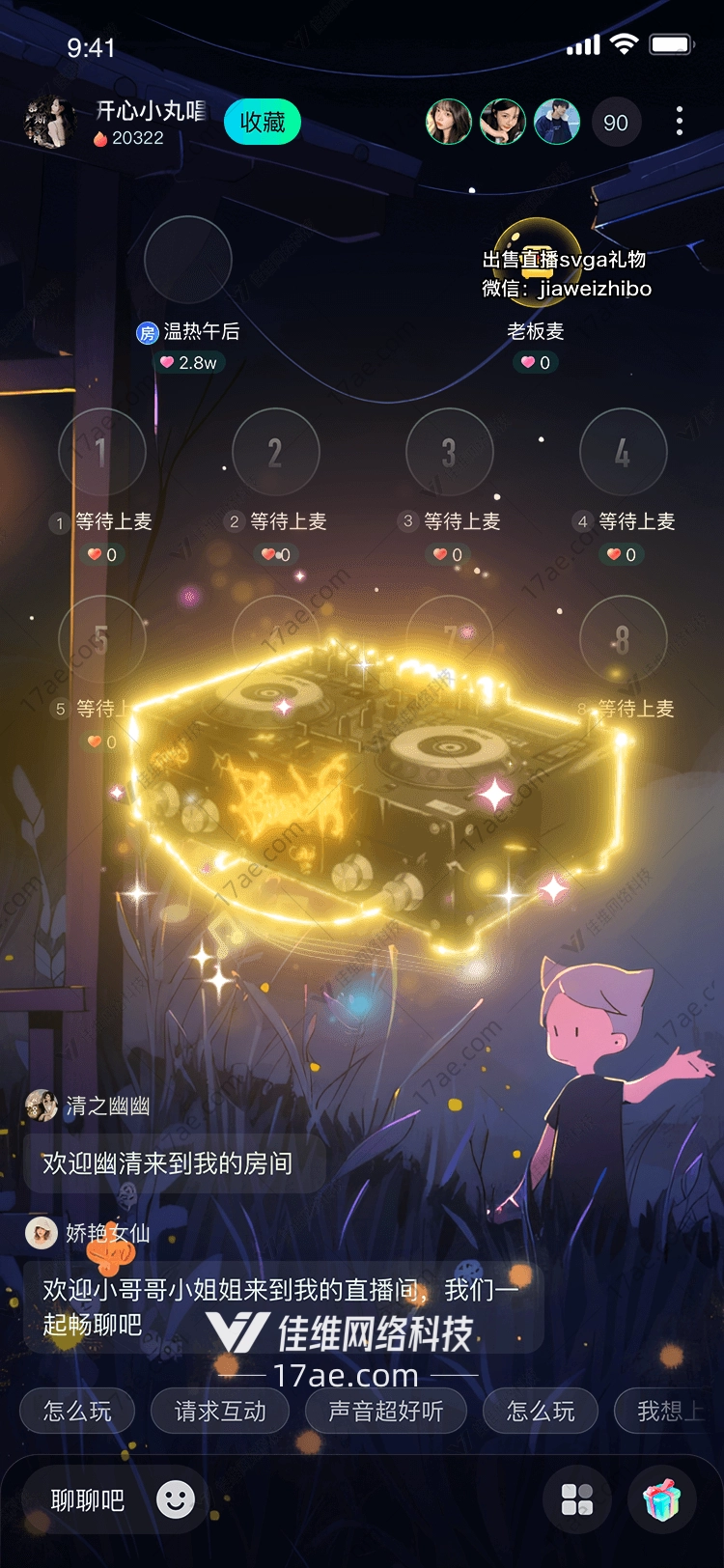724x1568 pixels.
Task: Choose mic seat number 8
Action: click(x=623, y=639)
